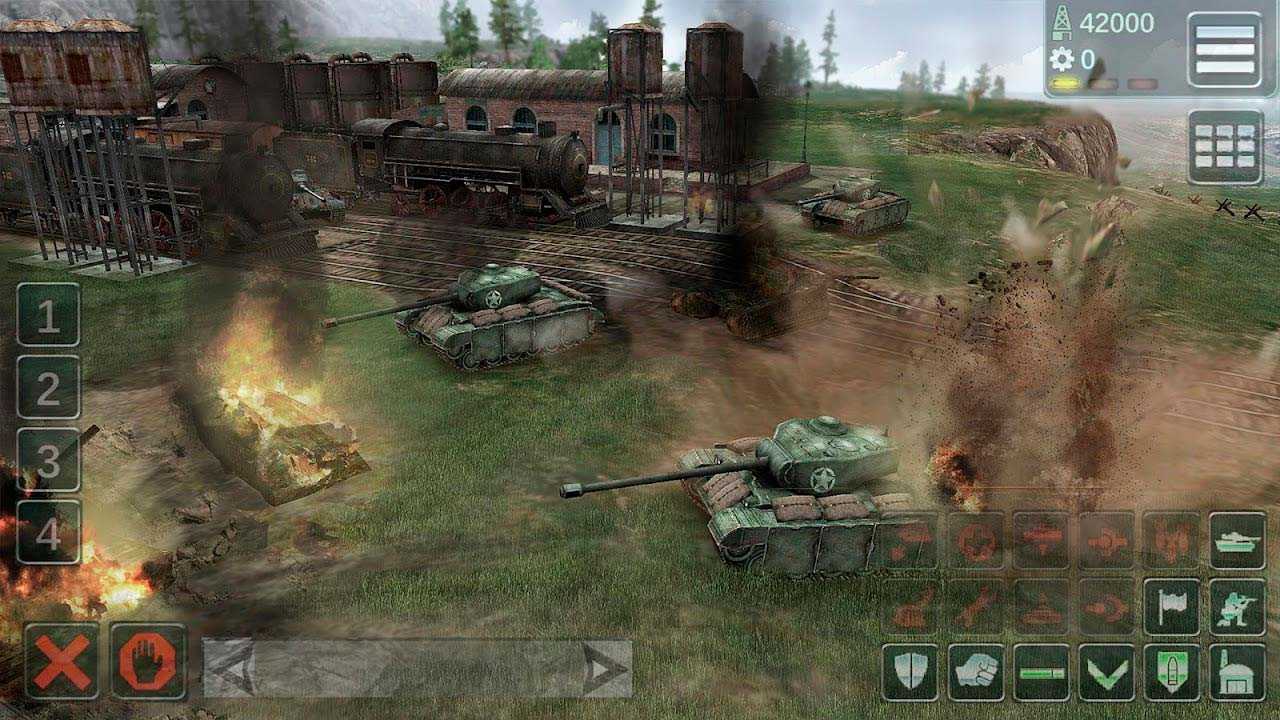The width and height of the screenshot is (1280, 720).
Task: Click the red X cancel button
Action: pos(62,661)
